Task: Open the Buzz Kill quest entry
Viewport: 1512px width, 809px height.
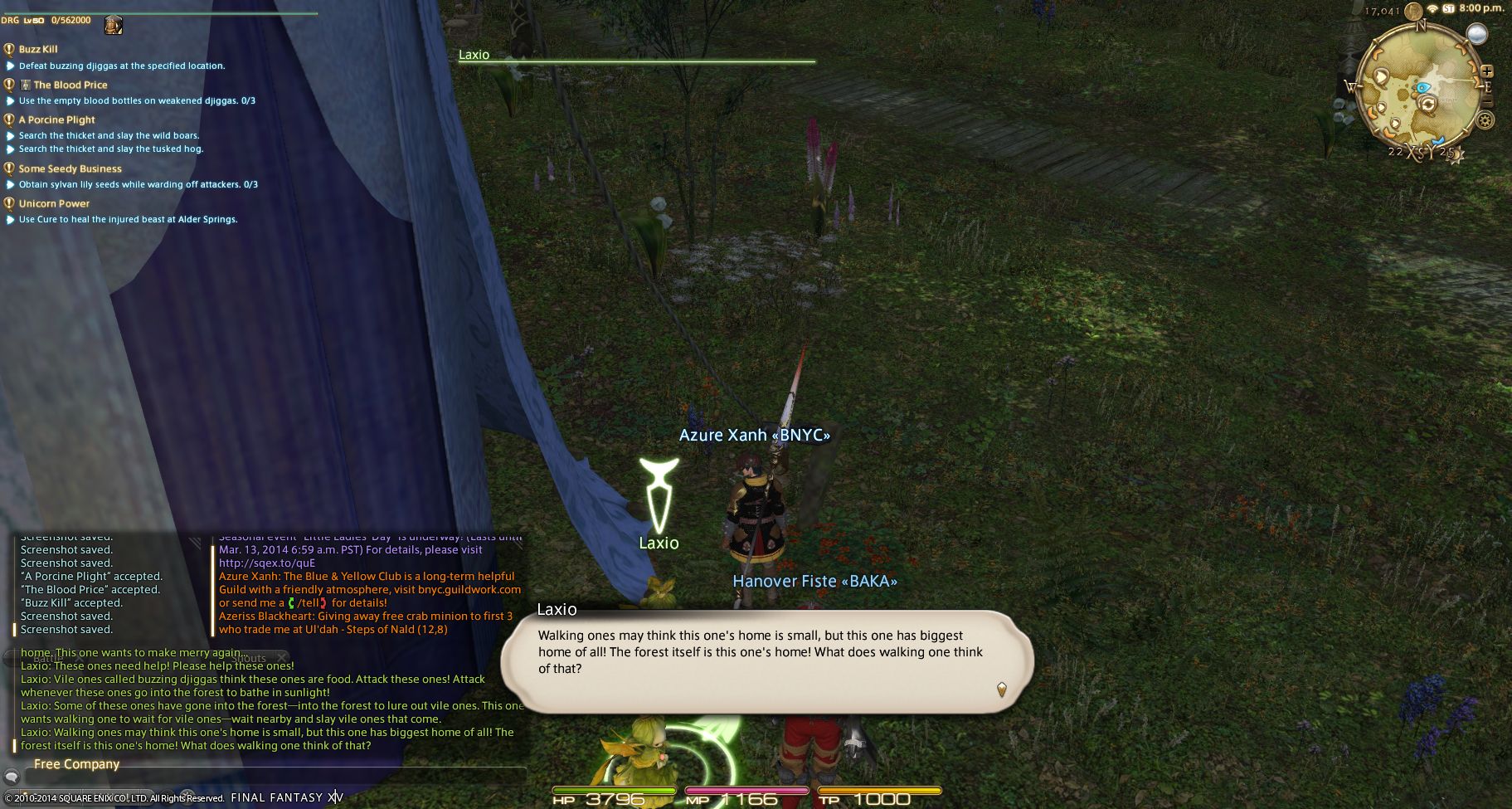Action: pos(38,49)
